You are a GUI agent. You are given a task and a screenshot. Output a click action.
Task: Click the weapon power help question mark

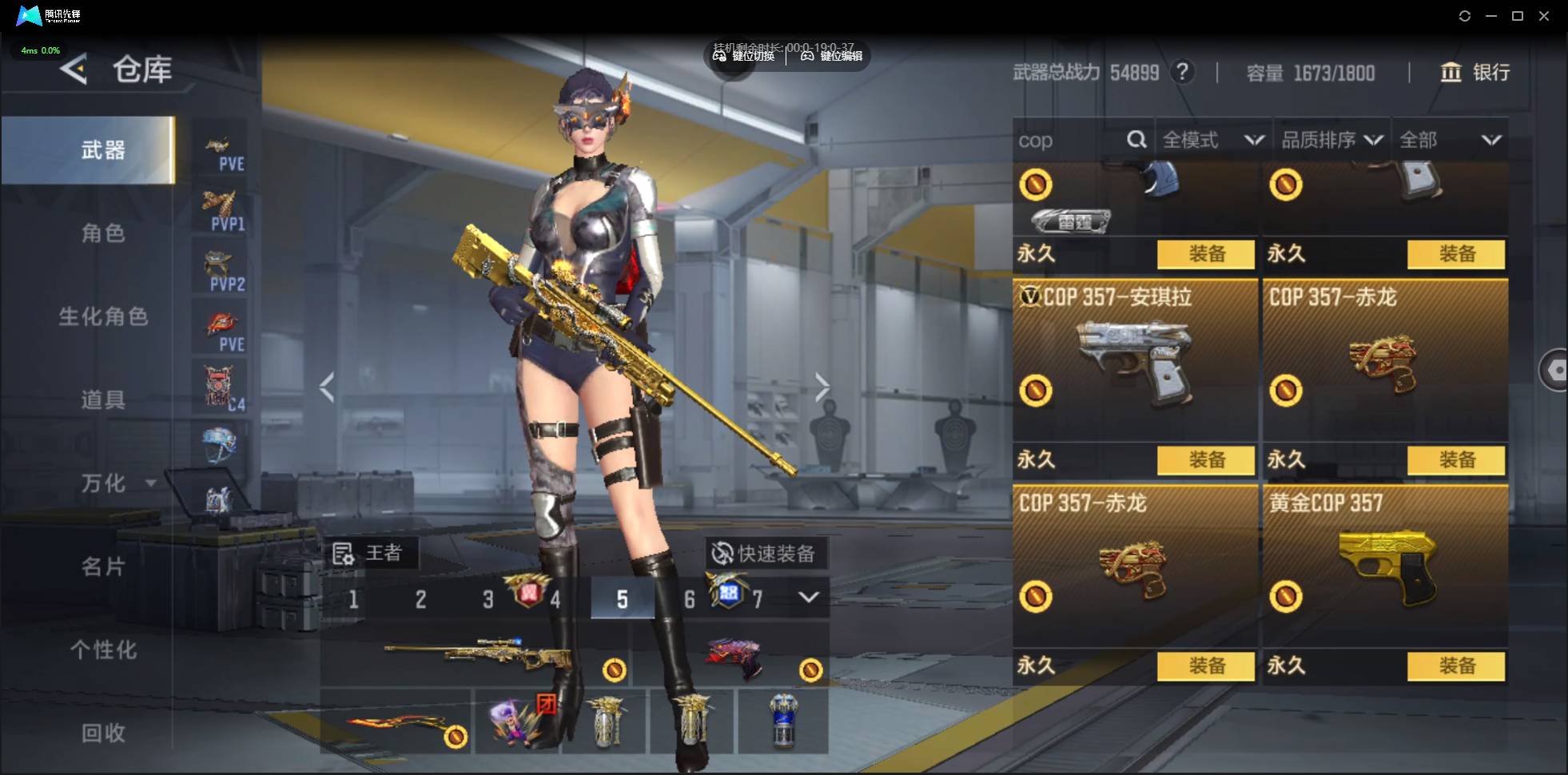click(1182, 72)
